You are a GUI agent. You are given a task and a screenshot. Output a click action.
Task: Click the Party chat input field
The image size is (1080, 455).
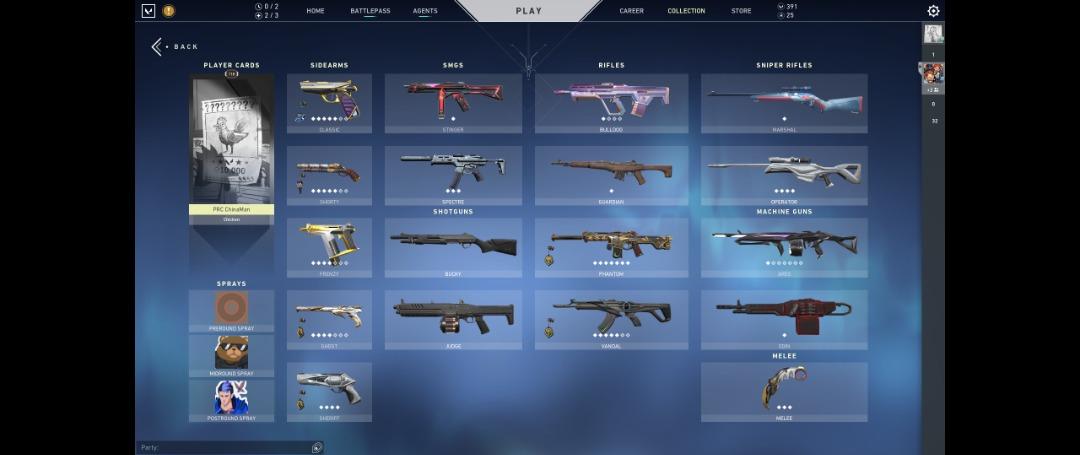225,448
